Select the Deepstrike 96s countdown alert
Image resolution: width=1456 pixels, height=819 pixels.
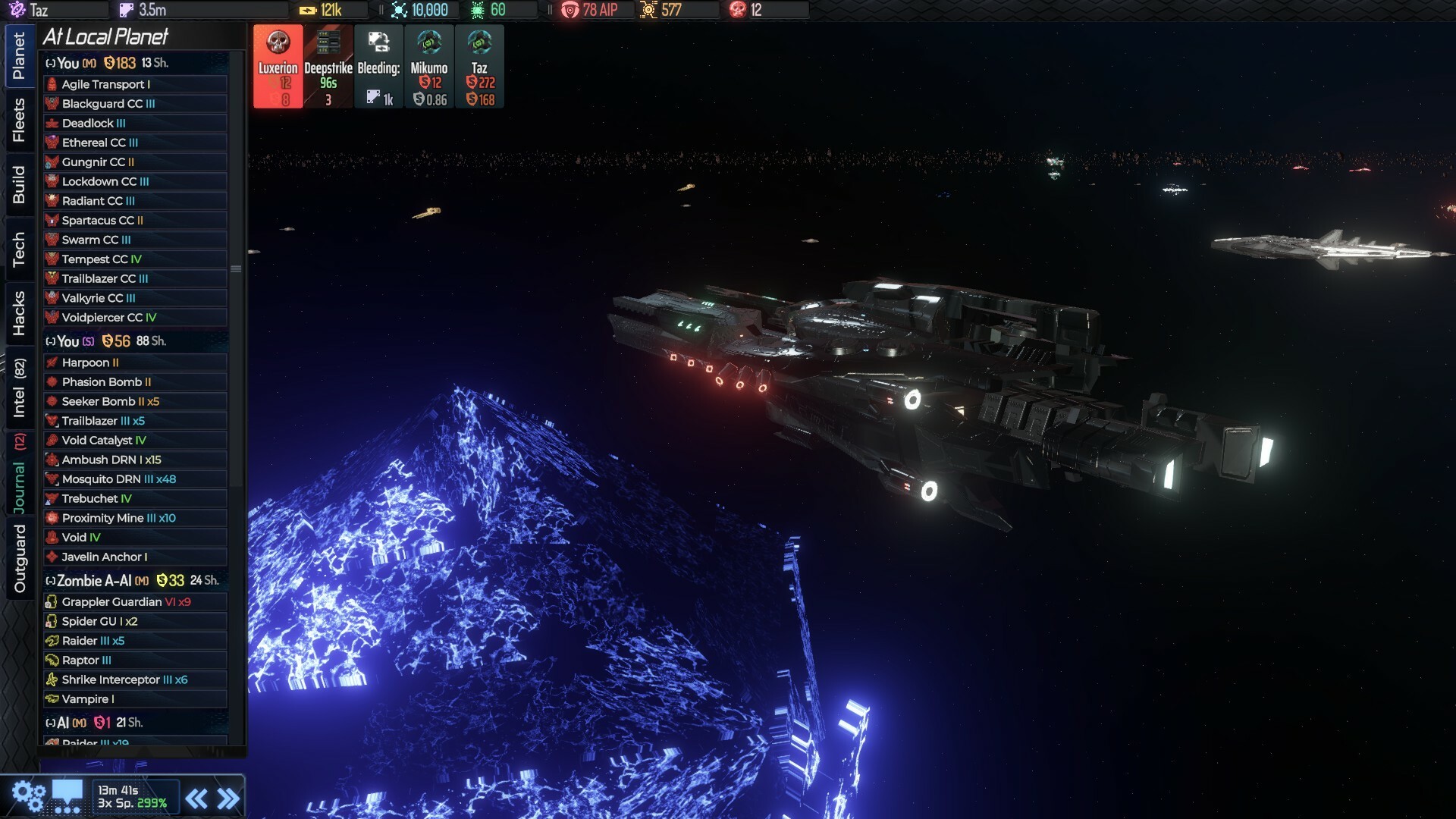328,66
